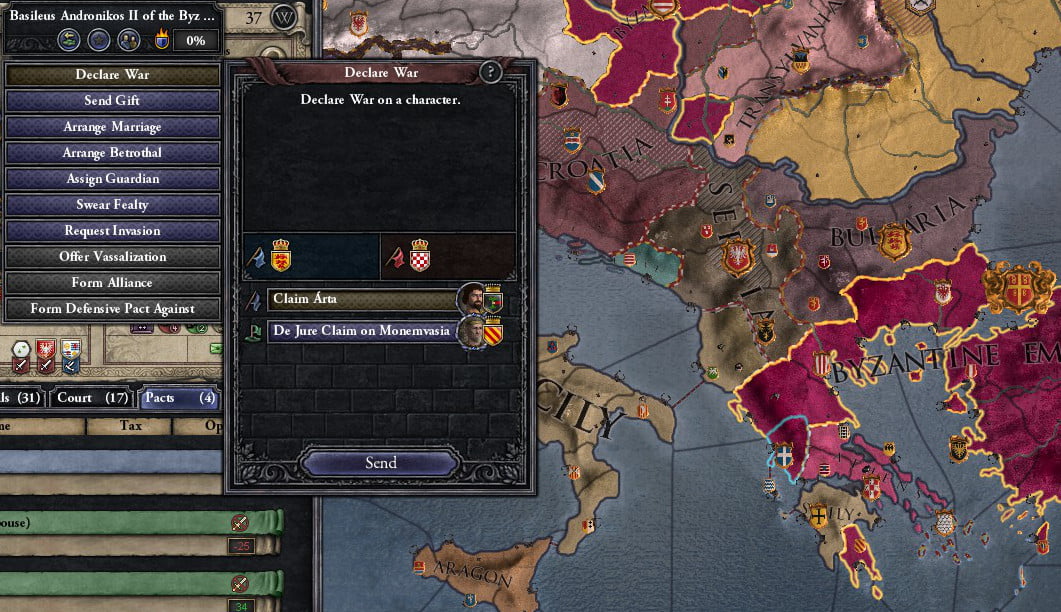Click the two-people portrait icon under the ruler name
This screenshot has height=612, width=1061.
coord(127,40)
